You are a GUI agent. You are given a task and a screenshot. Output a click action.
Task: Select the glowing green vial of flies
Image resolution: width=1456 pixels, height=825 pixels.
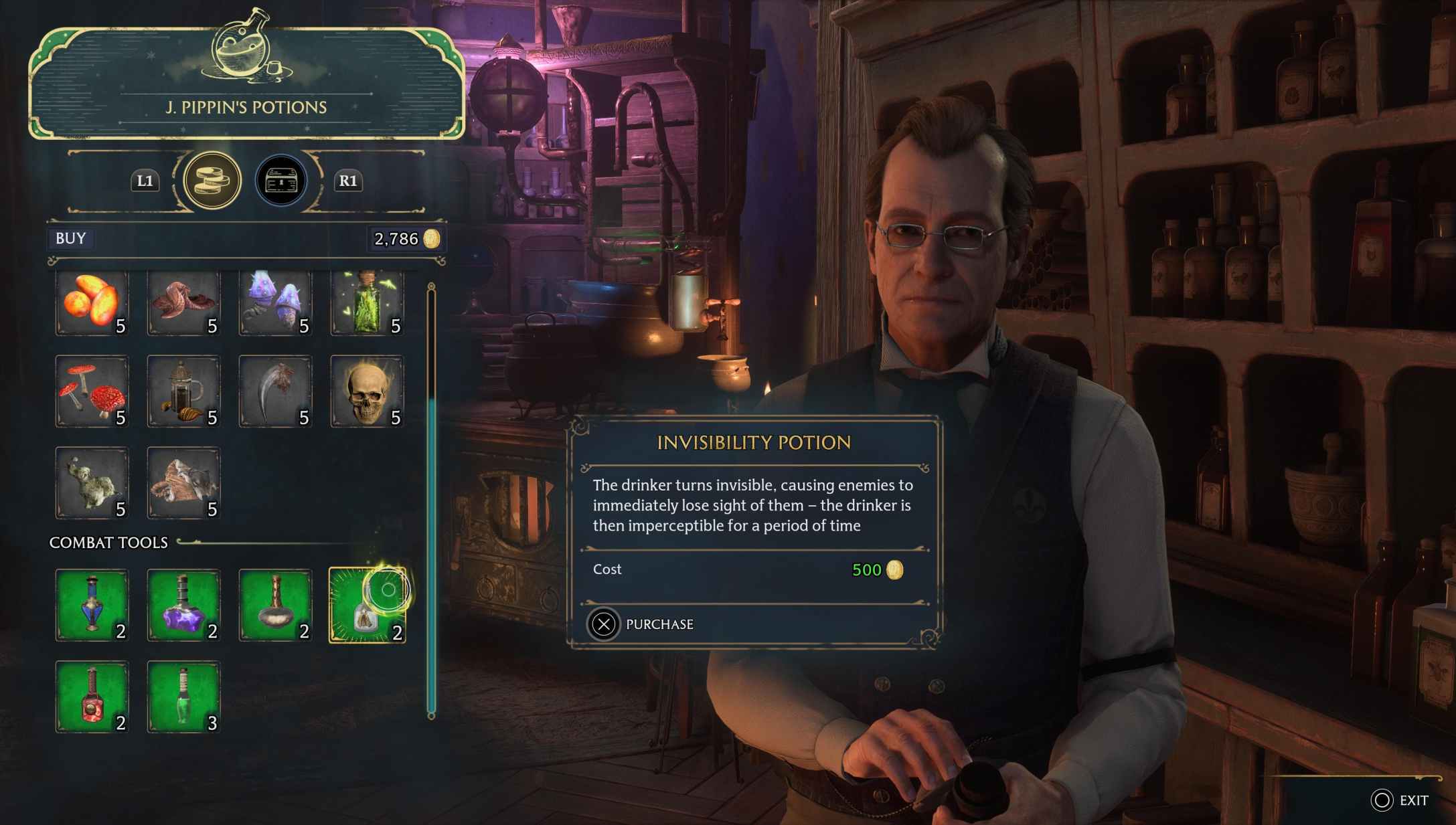pyautogui.click(x=367, y=301)
